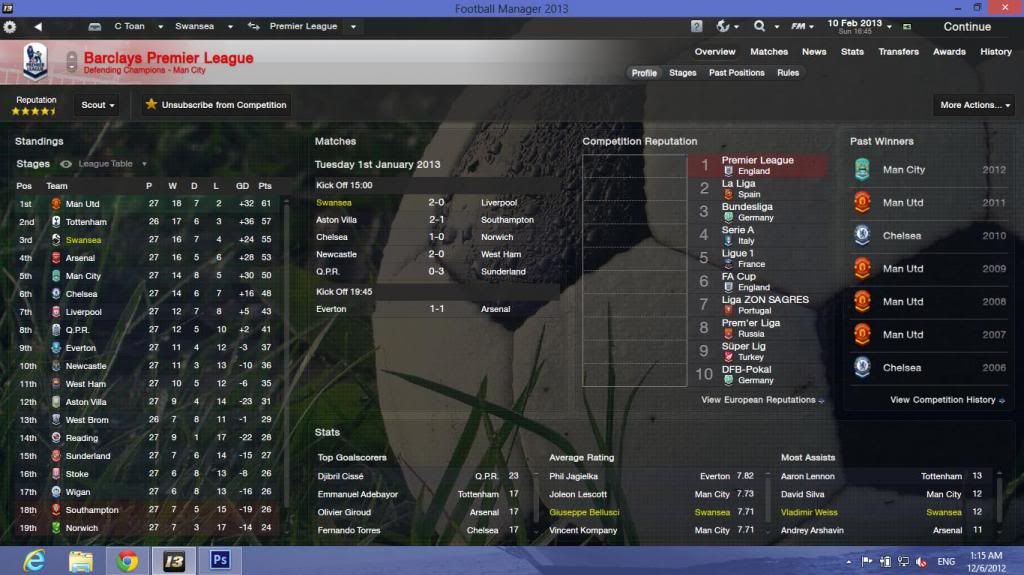Open the Transfers tab
The height and width of the screenshot is (575, 1024).
point(899,52)
